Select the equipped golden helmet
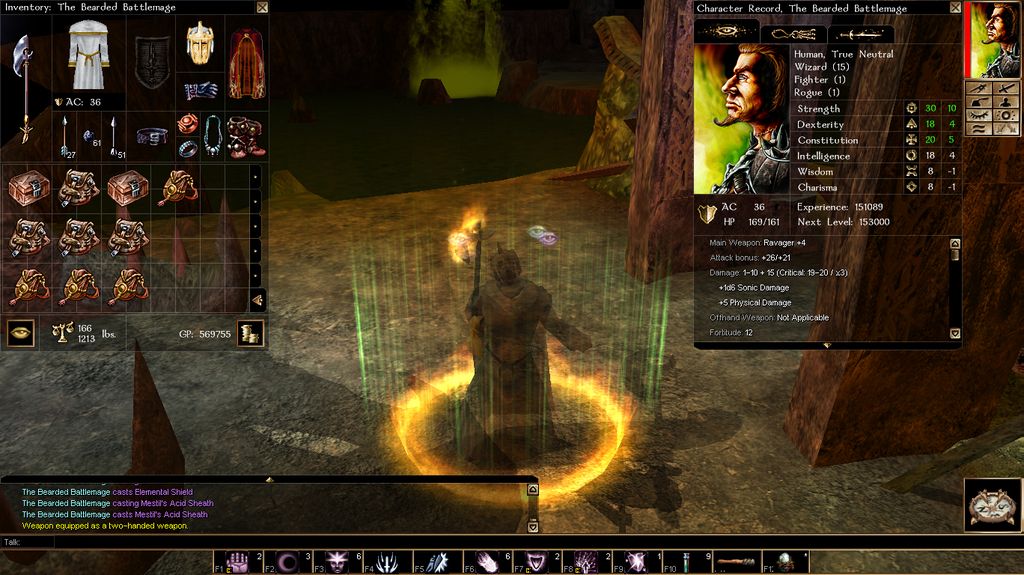The height and width of the screenshot is (575, 1024). (x=200, y=44)
